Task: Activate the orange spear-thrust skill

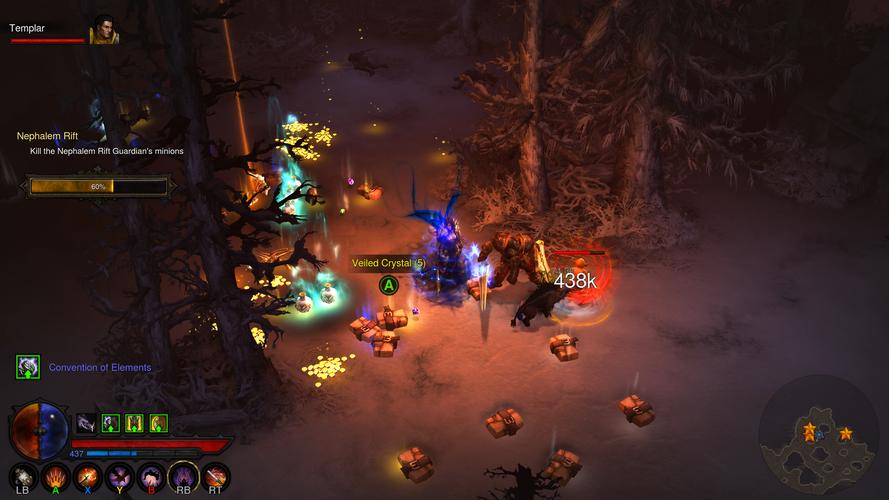Action: pyautogui.click(x=87, y=476)
